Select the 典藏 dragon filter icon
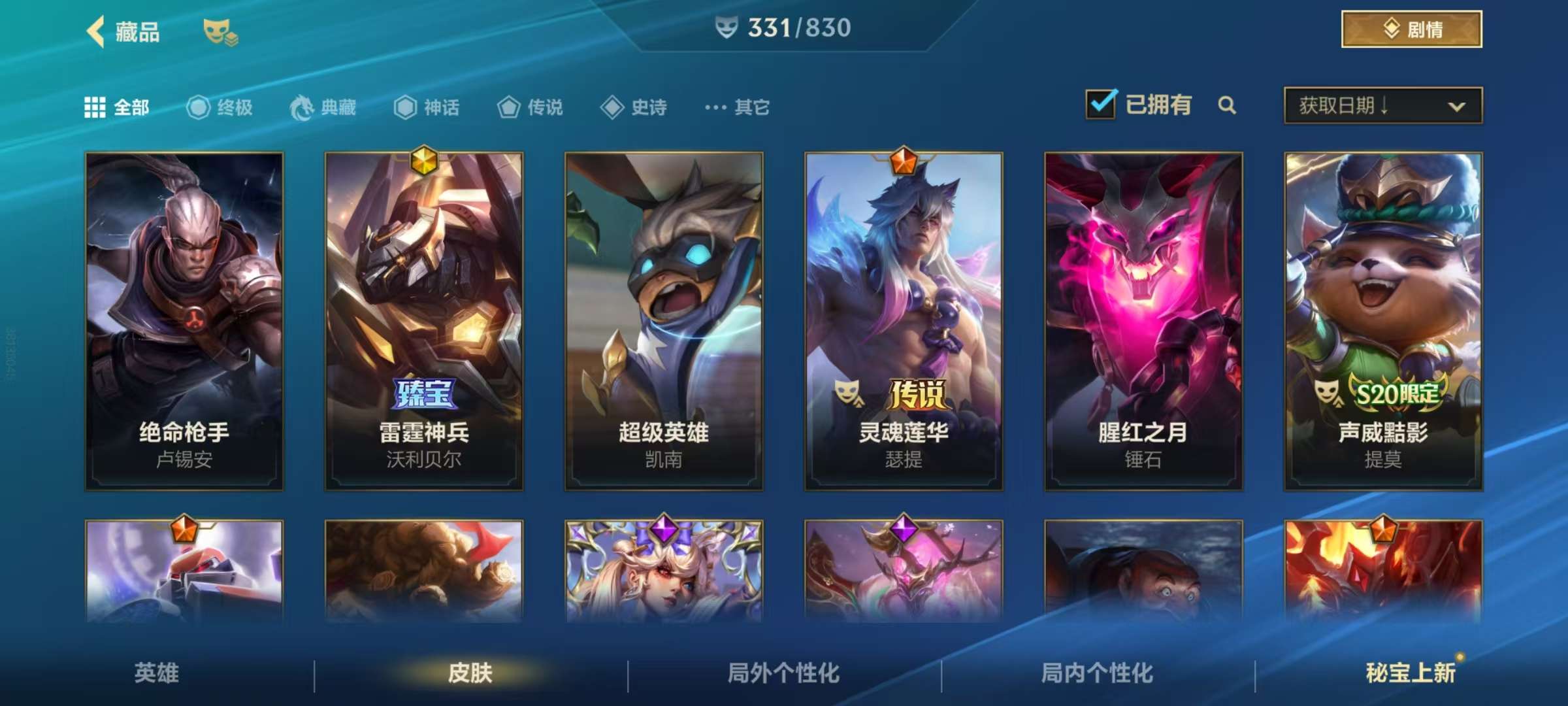The image size is (1568, 706). [x=301, y=108]
